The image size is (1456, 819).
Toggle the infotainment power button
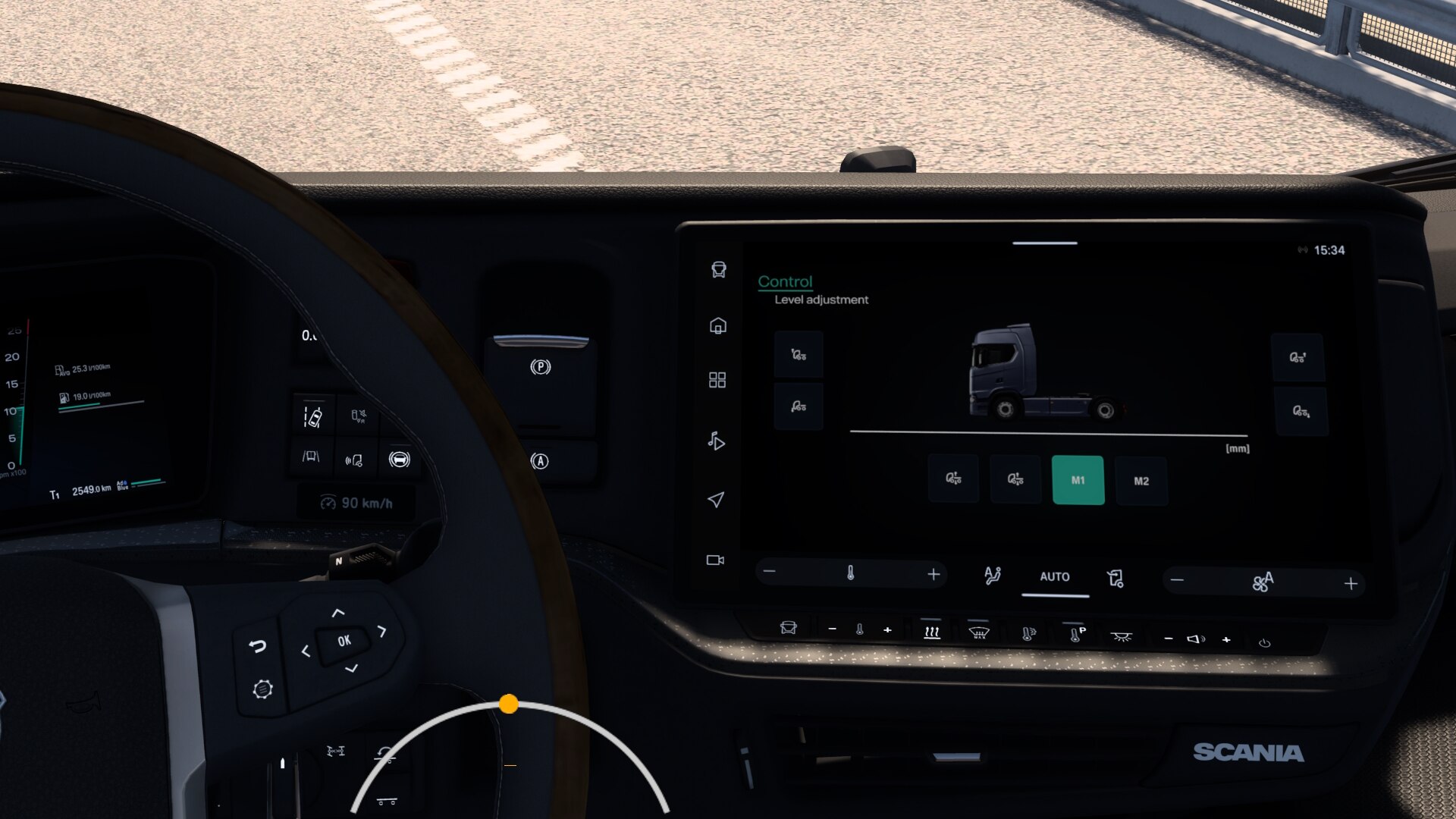click(1264, 643)
